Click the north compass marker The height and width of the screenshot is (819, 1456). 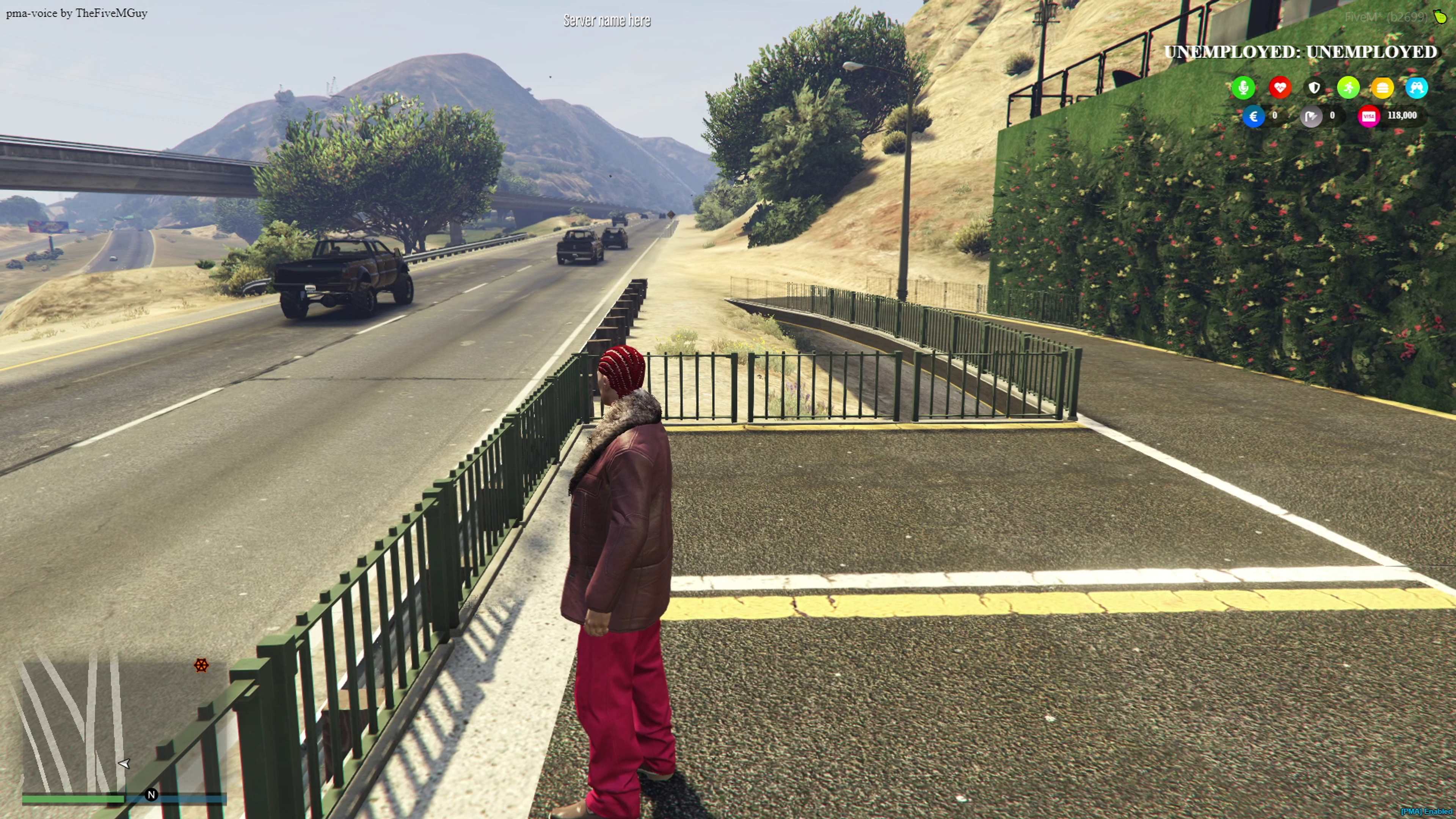click(x=151, y=795)
